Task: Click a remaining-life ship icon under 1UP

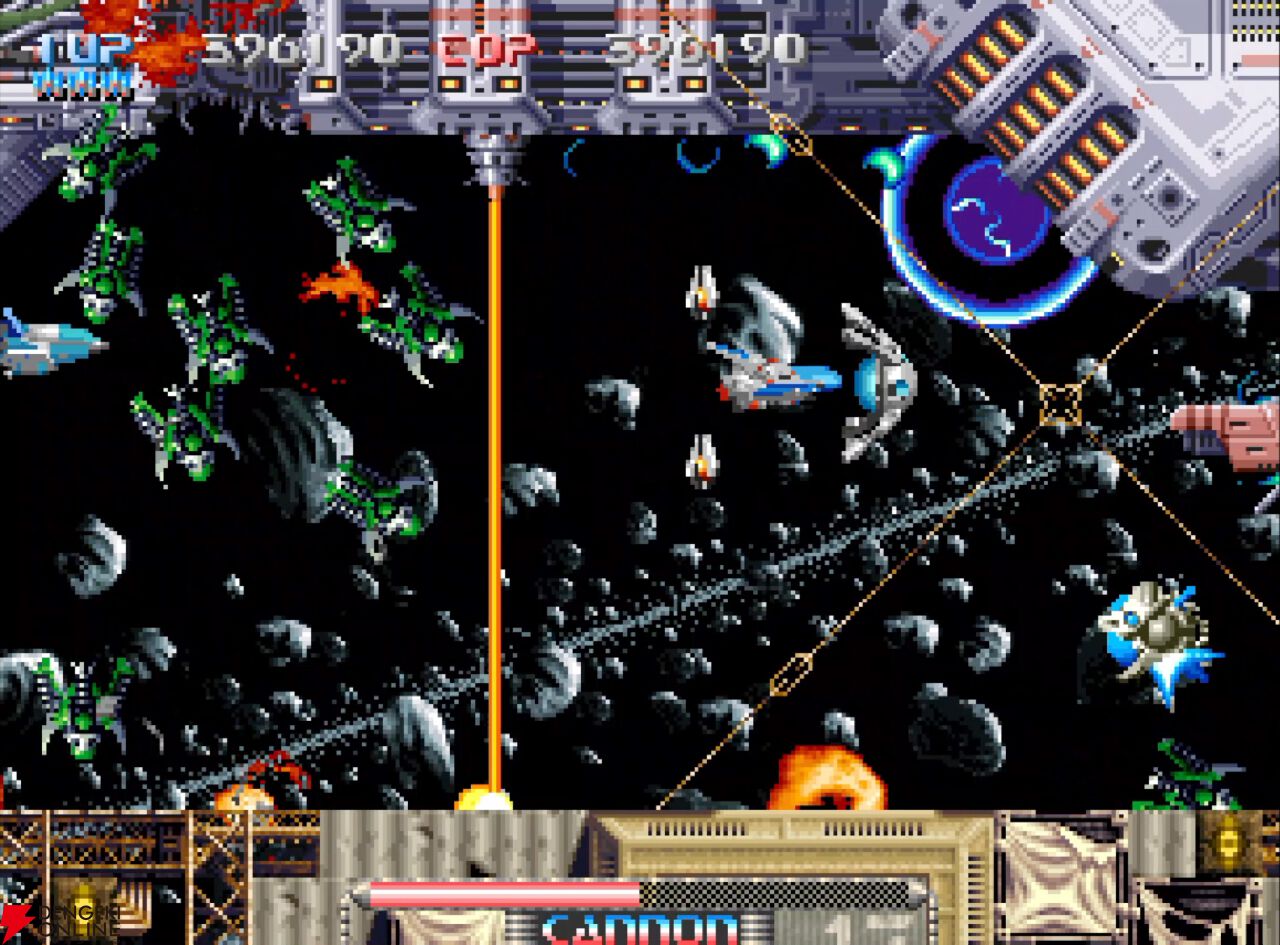Action: (60, 78)
